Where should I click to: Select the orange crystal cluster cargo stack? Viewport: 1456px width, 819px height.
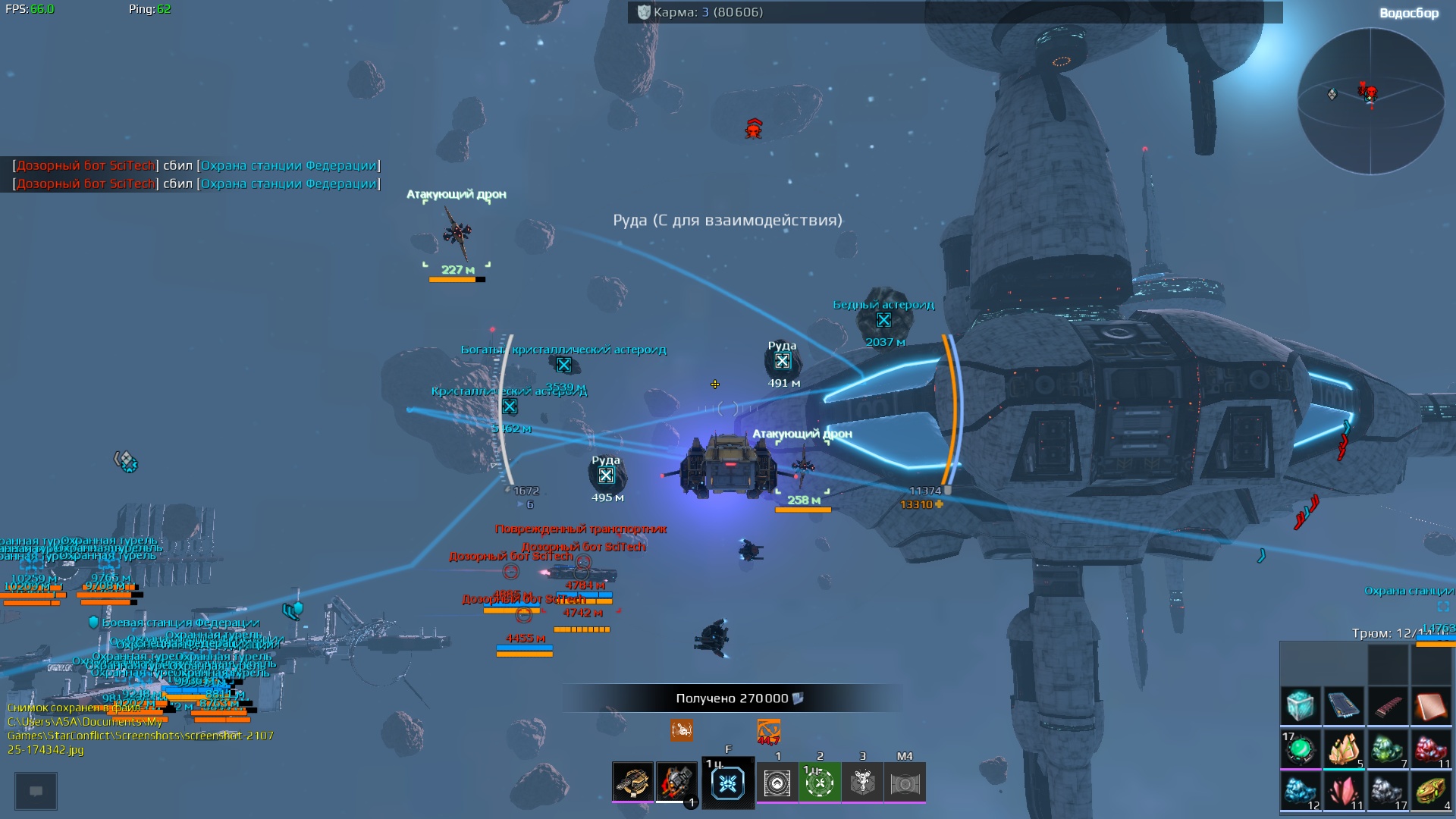tap(1344, 749)
